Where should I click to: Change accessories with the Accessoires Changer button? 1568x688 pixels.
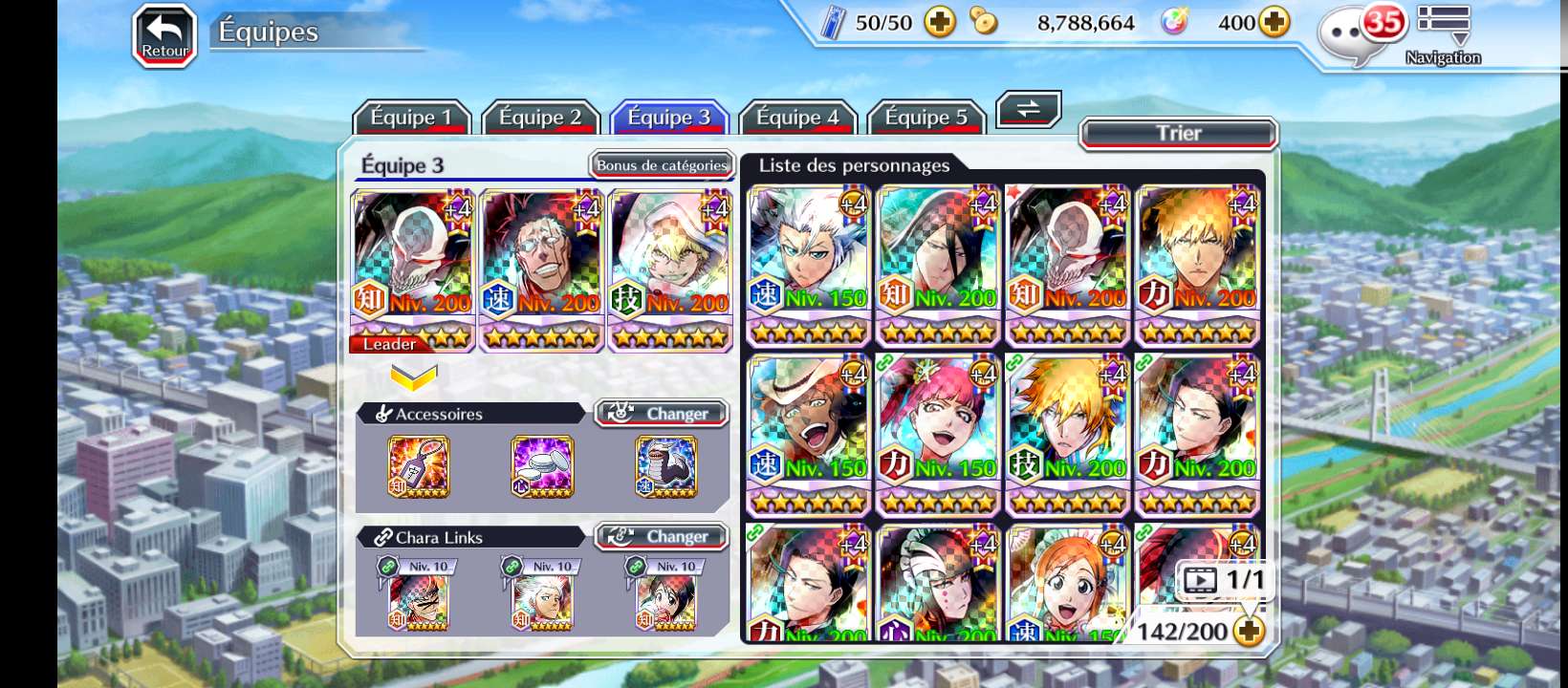point(662,414)
